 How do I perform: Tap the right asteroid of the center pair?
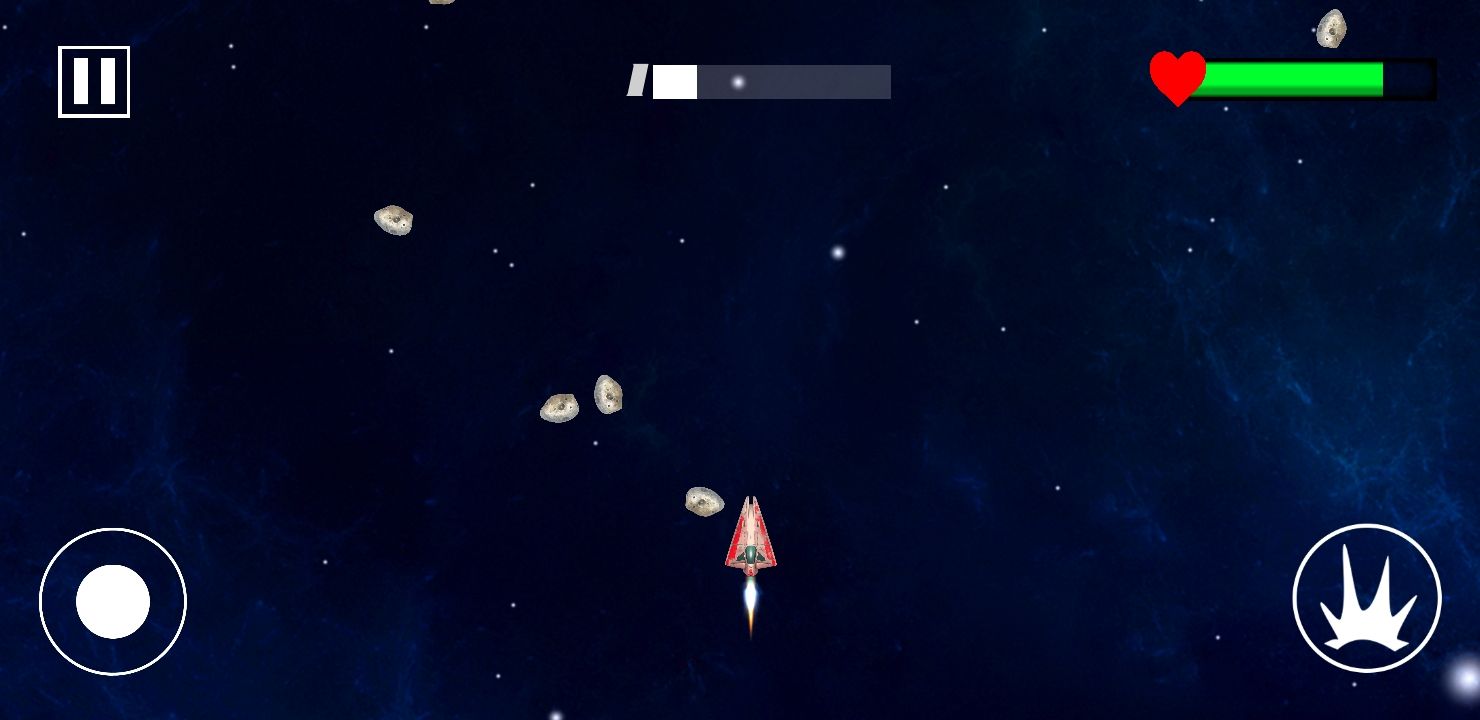click(607, 393)
